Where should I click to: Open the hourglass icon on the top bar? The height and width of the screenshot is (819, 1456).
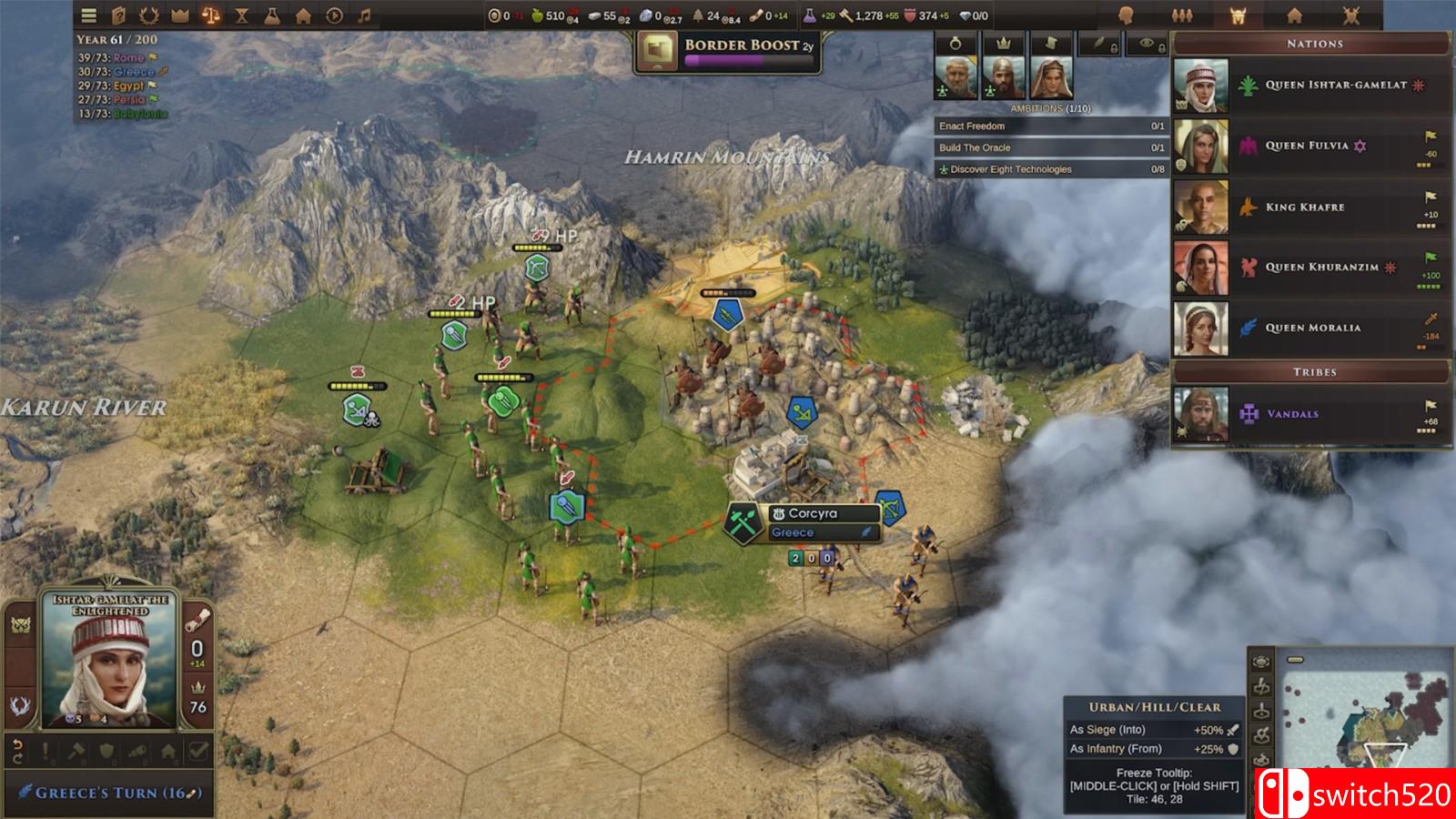tap(242, 15)
